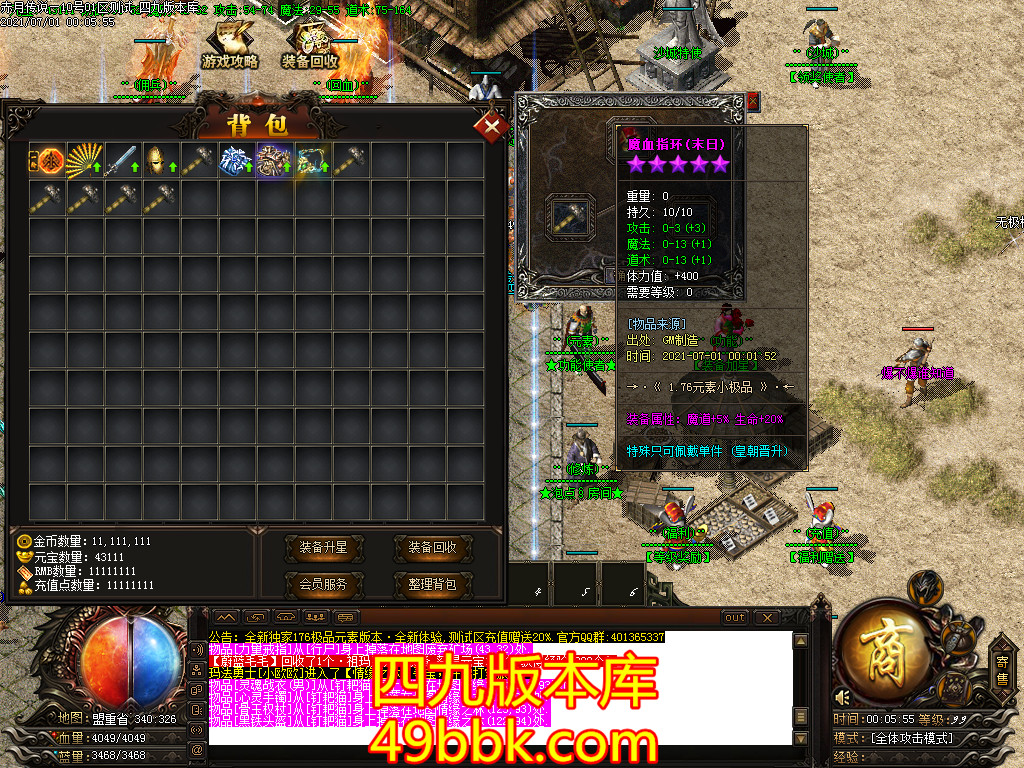The image size is (1024, 768).
Task: Click the 装备升星 button
Action: [323, 548]
